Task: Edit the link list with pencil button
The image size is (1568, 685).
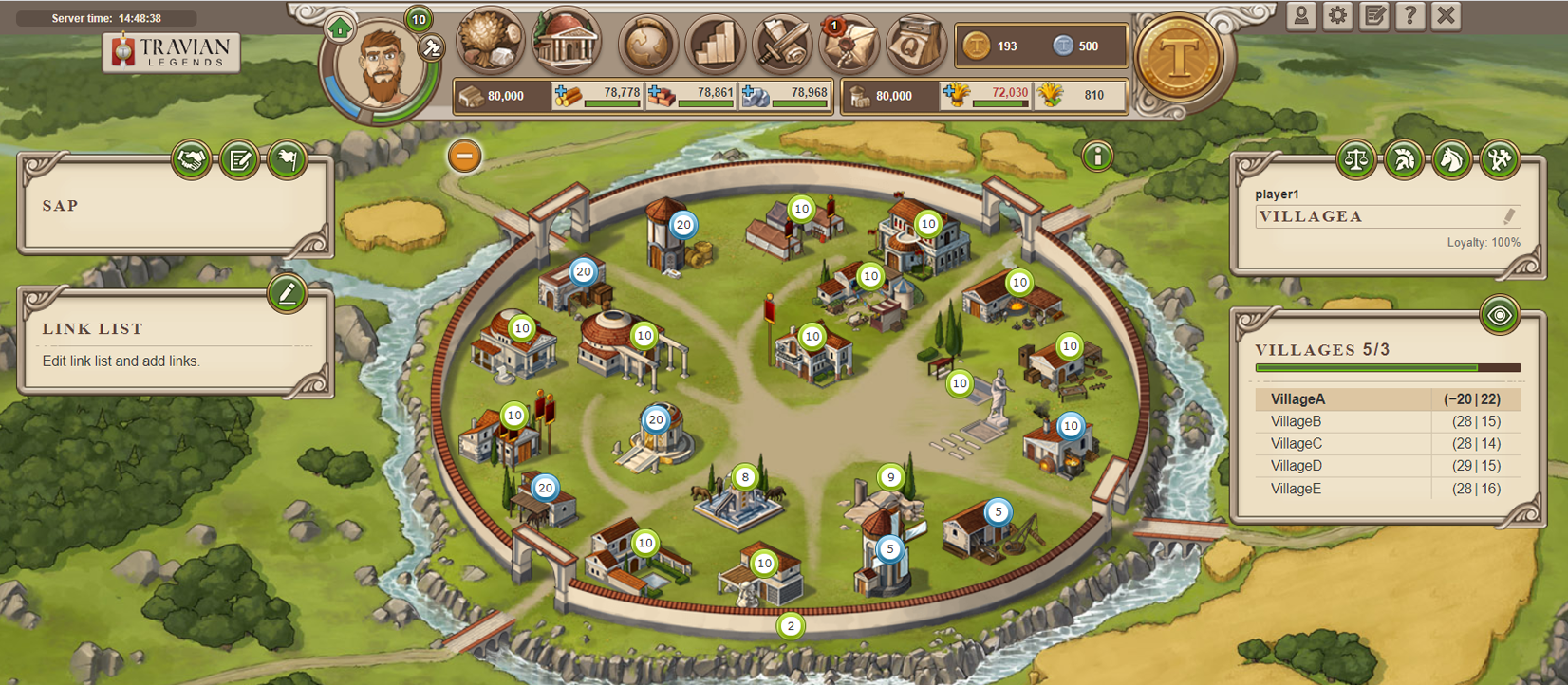Action: point(287,293)
